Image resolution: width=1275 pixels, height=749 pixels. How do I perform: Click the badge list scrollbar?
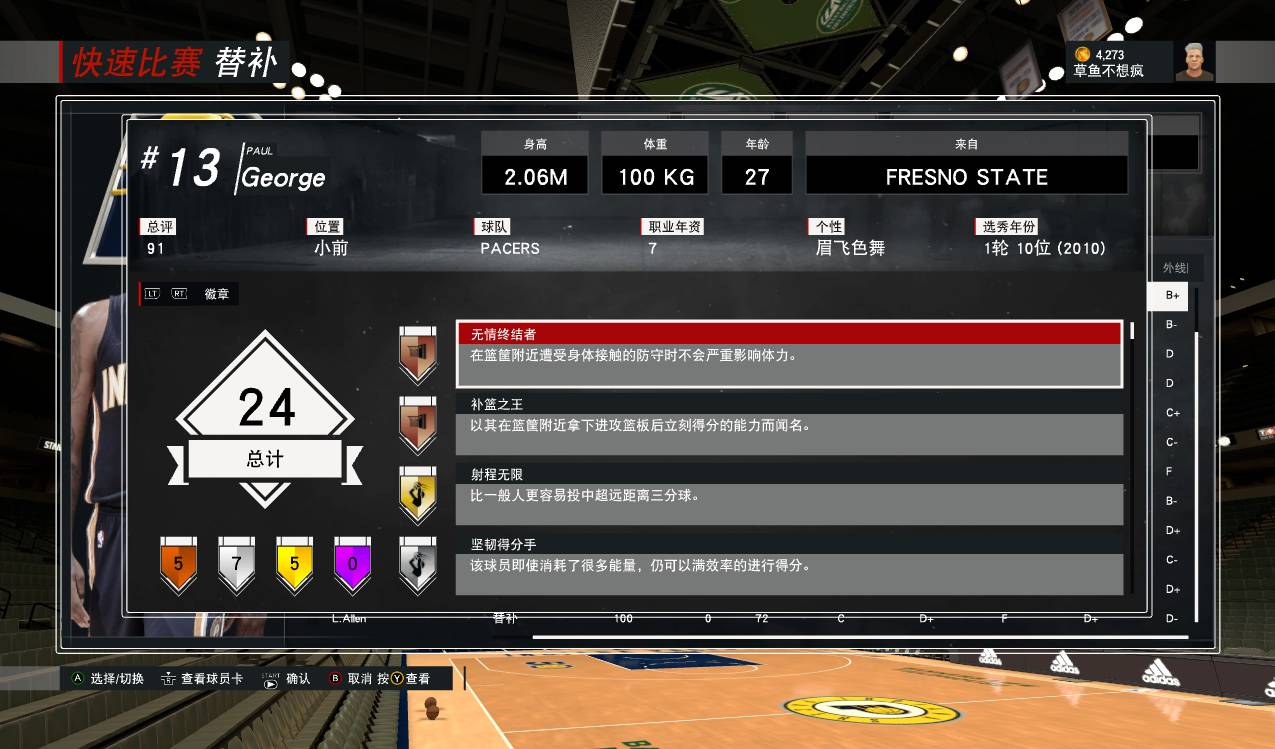(1132, 332)
